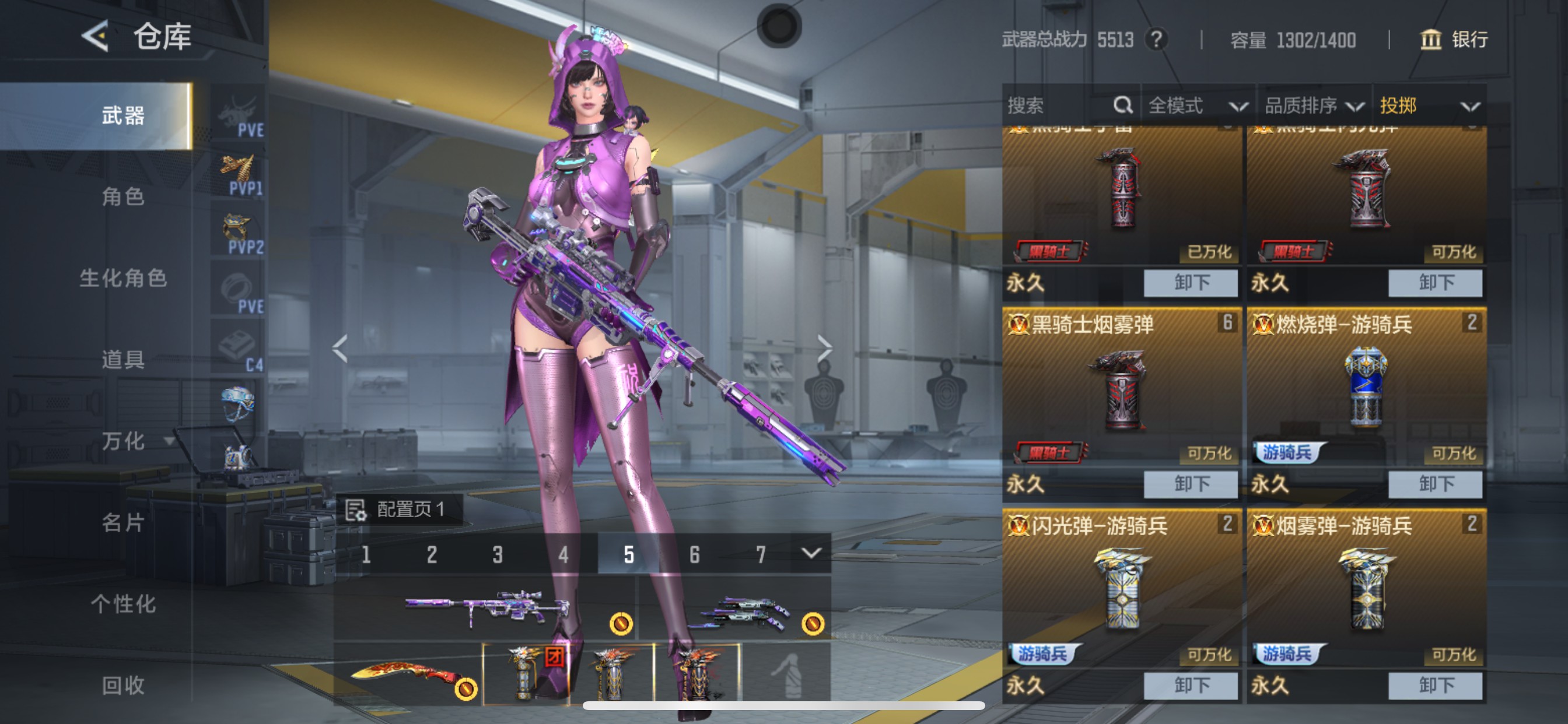The image size is (1568, 724).
Task: Open the 道具 section
Action: coord(123,360)
